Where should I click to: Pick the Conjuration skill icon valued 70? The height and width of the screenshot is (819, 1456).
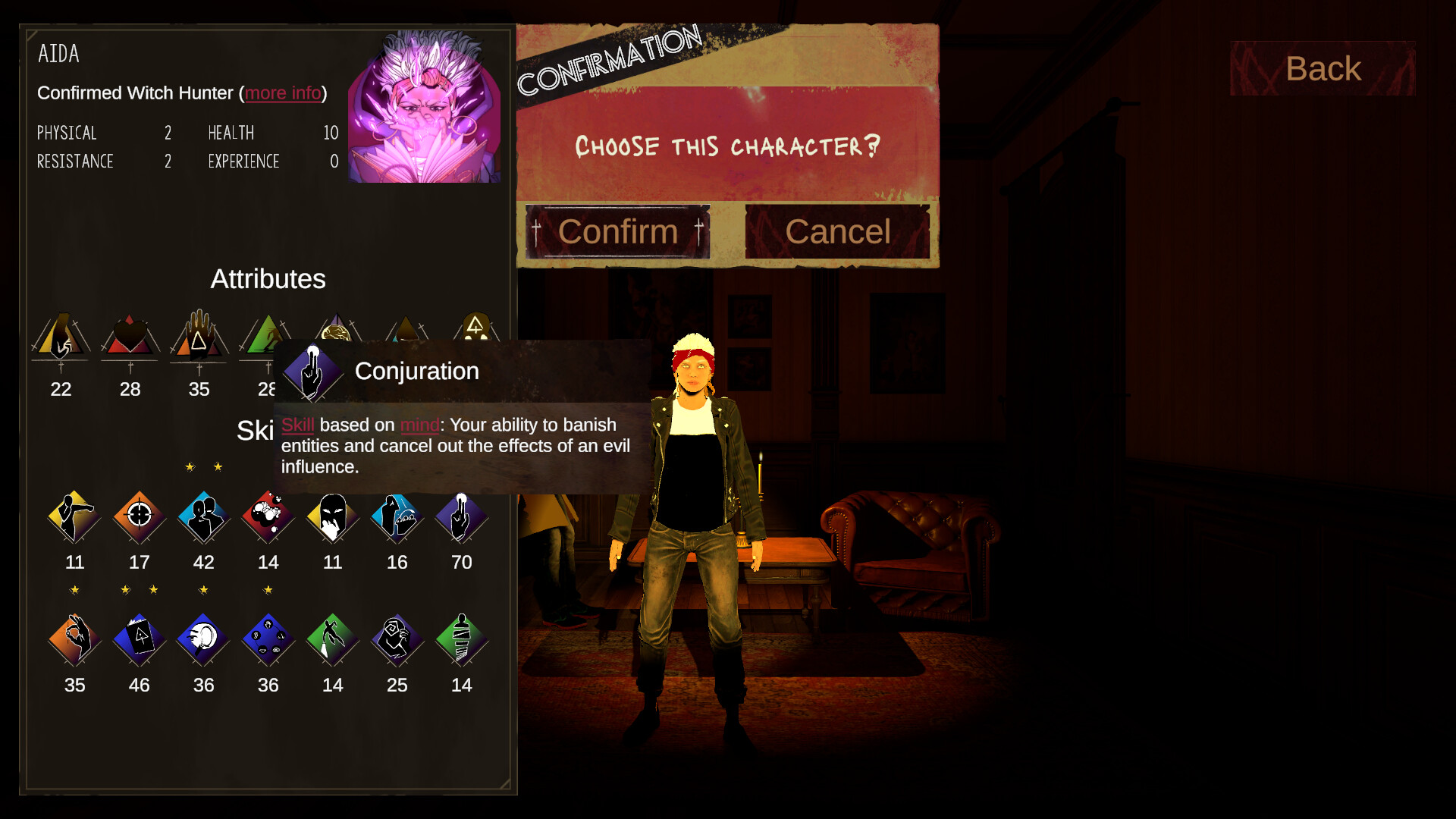coord(461,518)
